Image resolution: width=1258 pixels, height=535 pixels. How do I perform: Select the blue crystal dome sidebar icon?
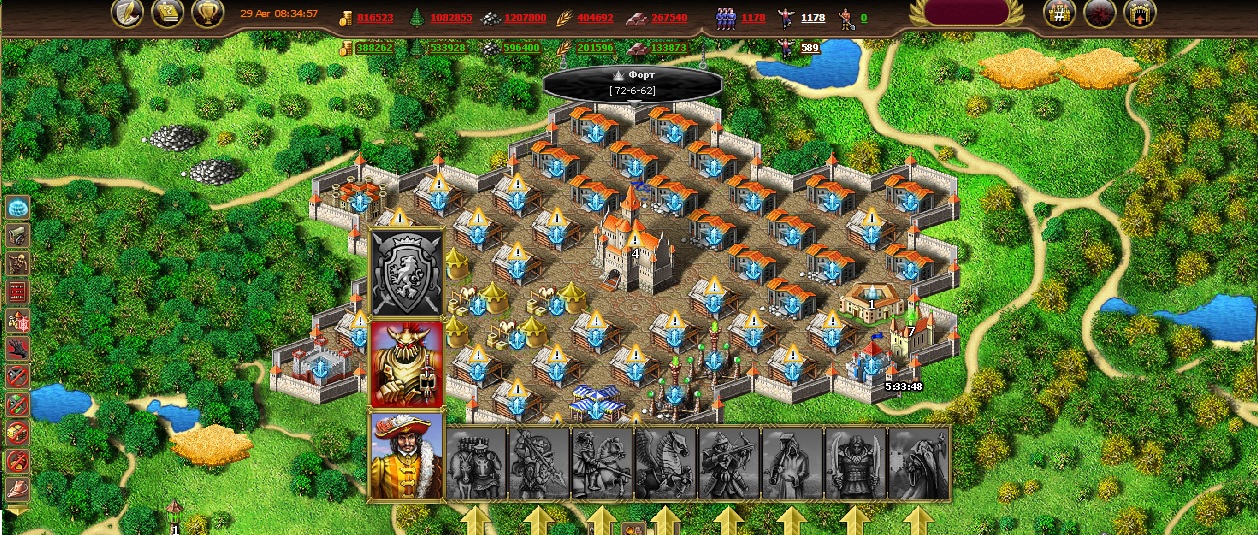click(x=18, y=208)
